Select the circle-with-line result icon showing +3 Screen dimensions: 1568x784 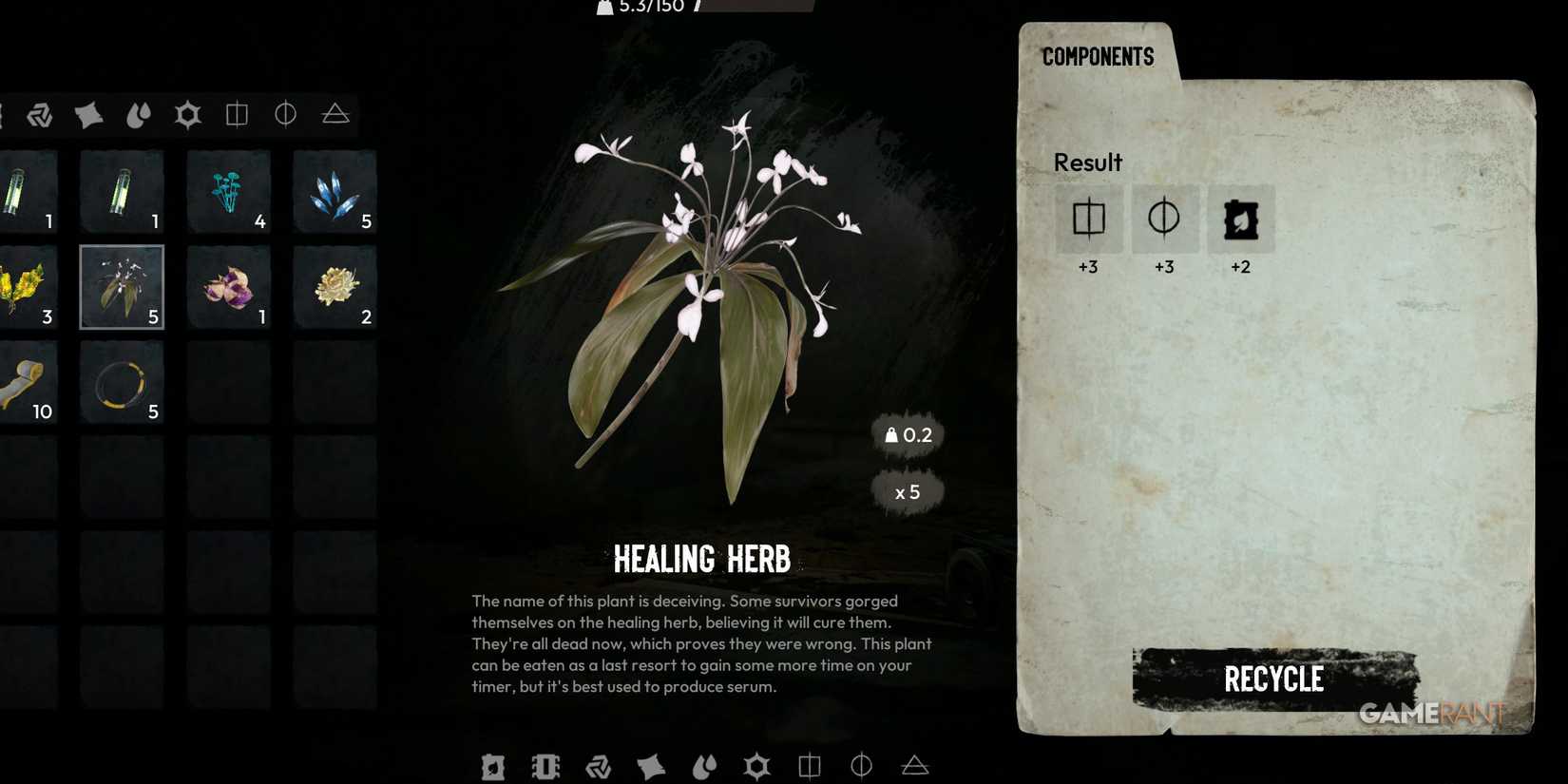coord(1165,220)
